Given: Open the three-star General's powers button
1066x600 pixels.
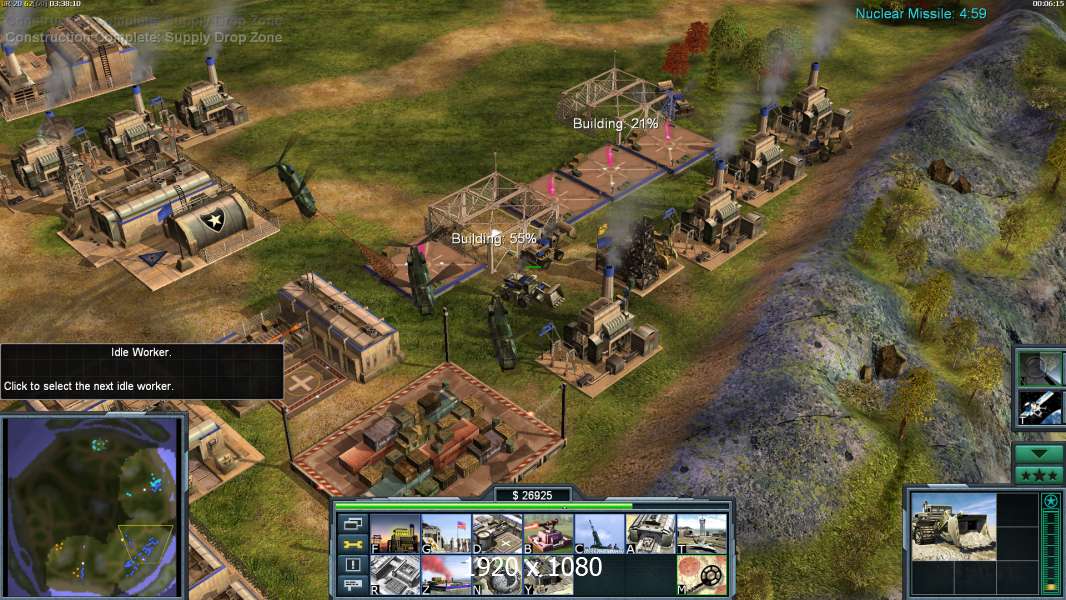Looking at the screenshot, I should [x=1039, y=474].
